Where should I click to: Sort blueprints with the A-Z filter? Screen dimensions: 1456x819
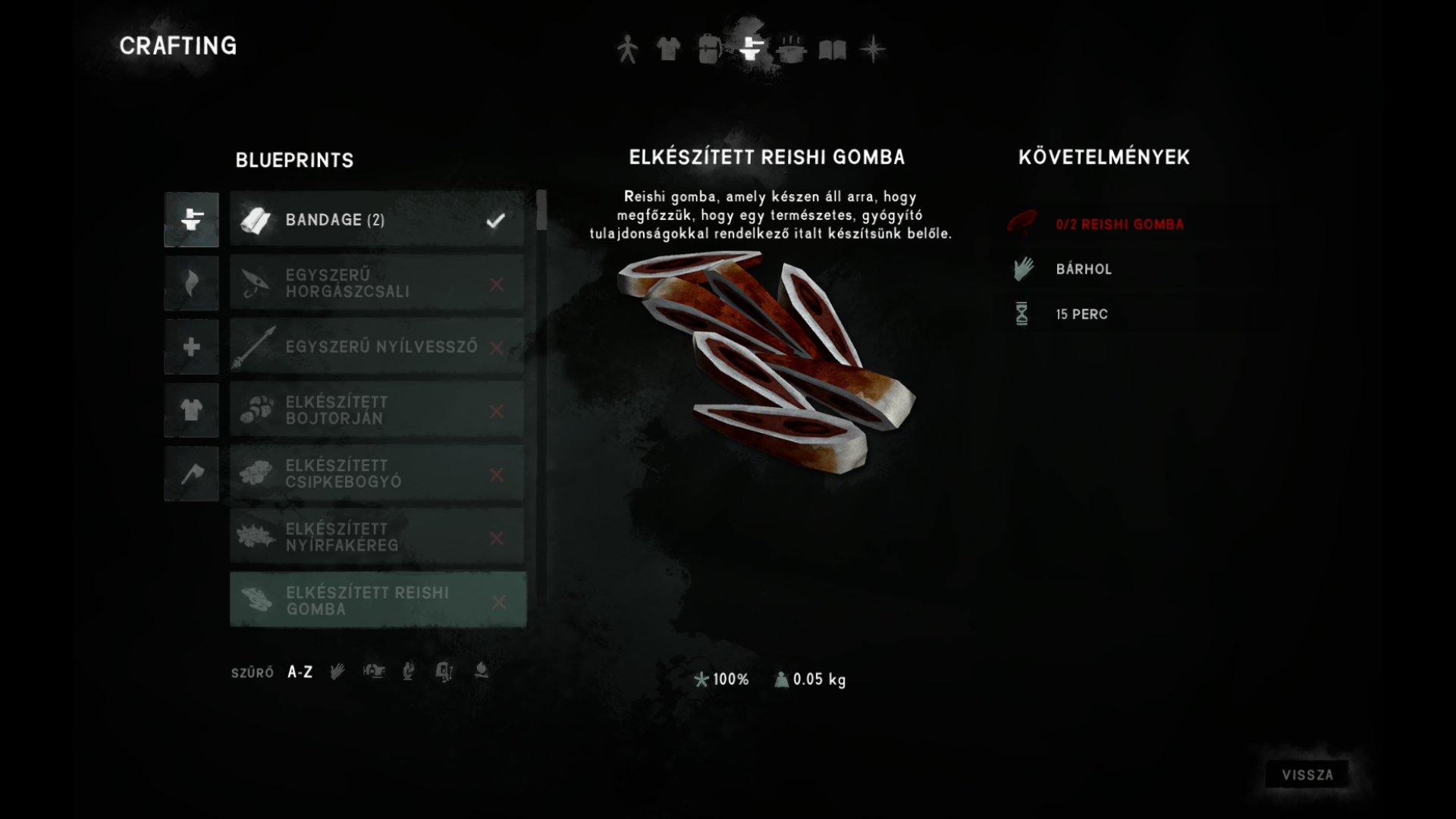click(300, 673)
